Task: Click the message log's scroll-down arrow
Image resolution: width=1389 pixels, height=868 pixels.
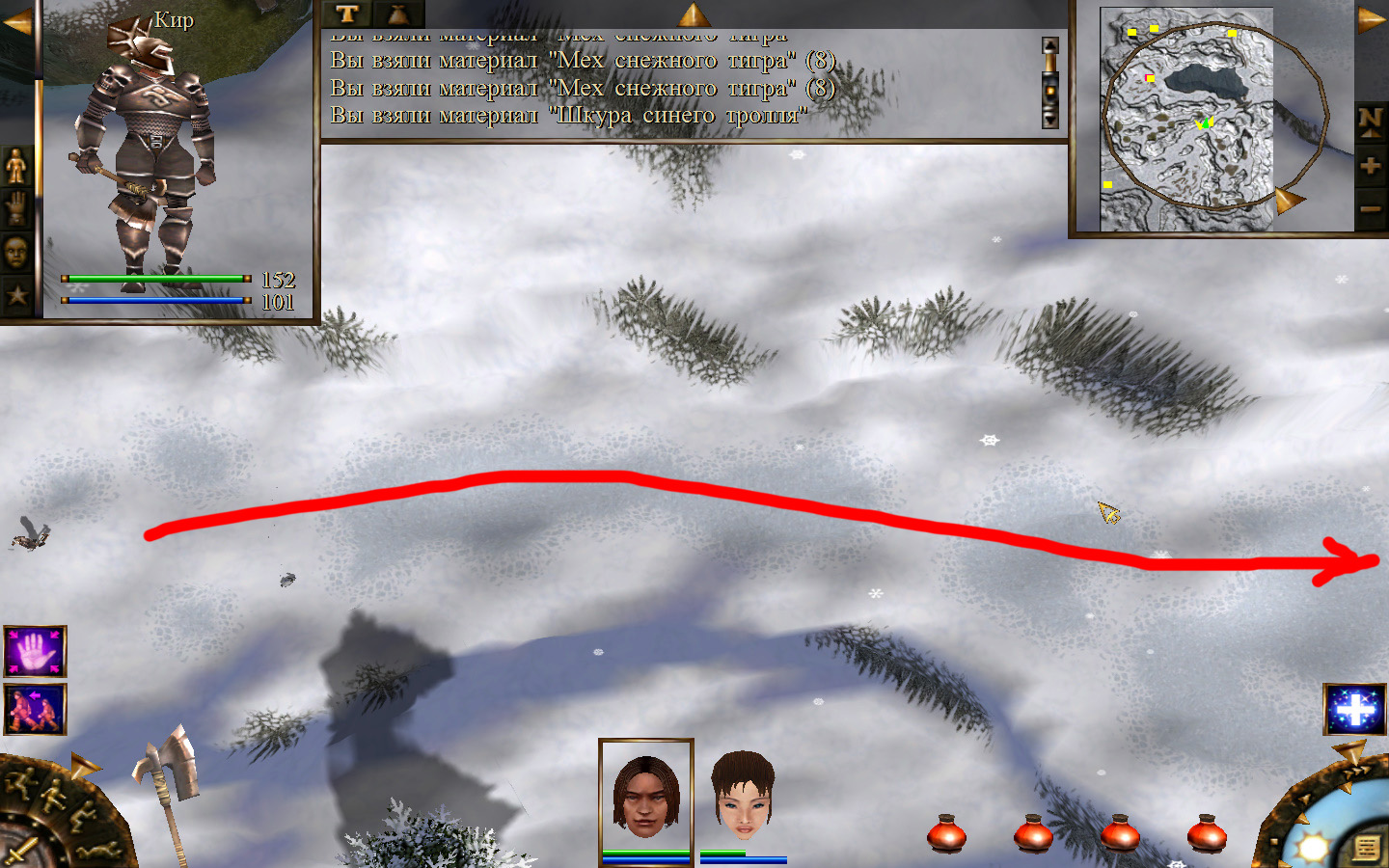Action: [1050, 120]
